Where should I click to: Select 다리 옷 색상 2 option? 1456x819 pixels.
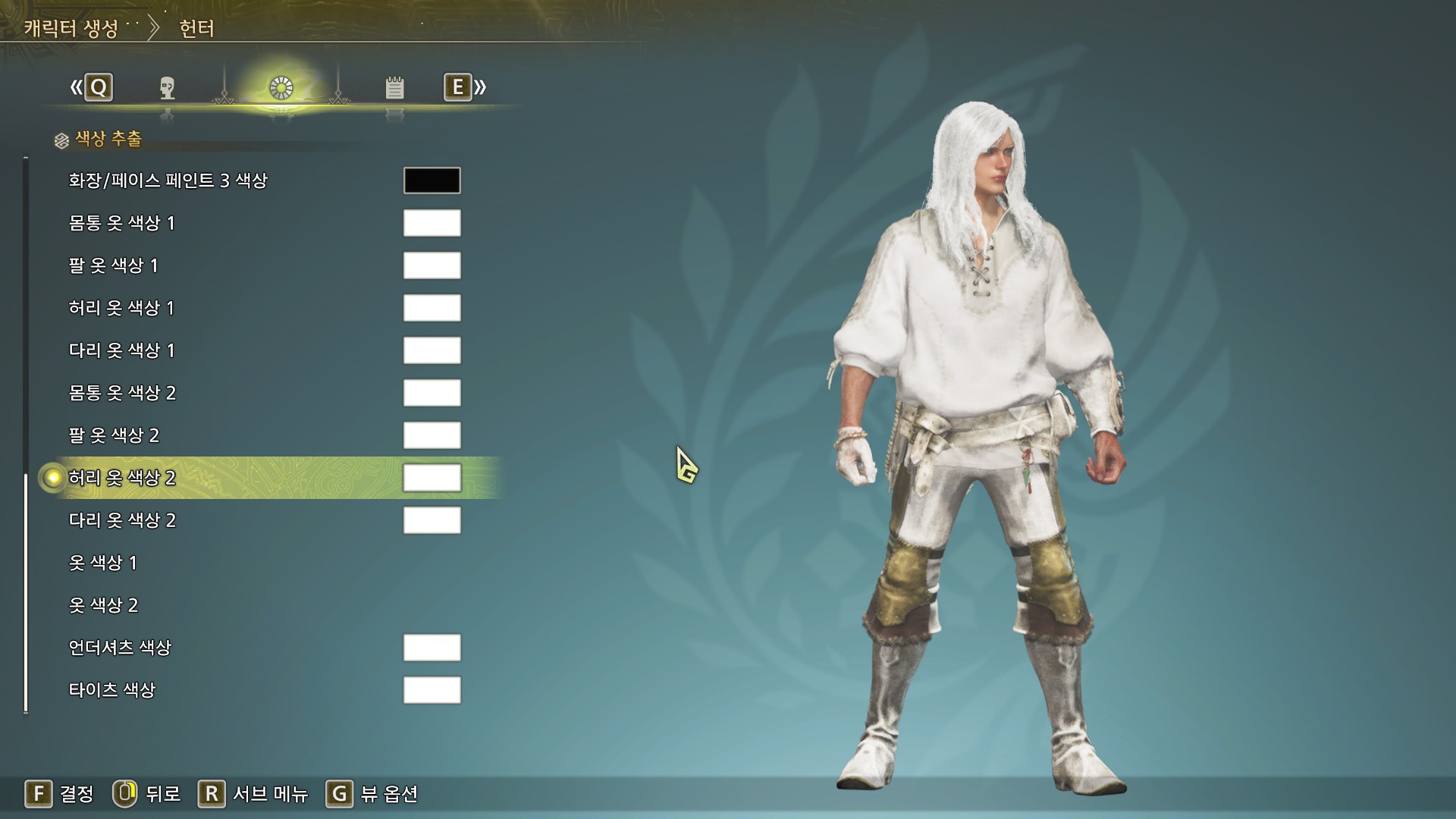coord(122,520)
